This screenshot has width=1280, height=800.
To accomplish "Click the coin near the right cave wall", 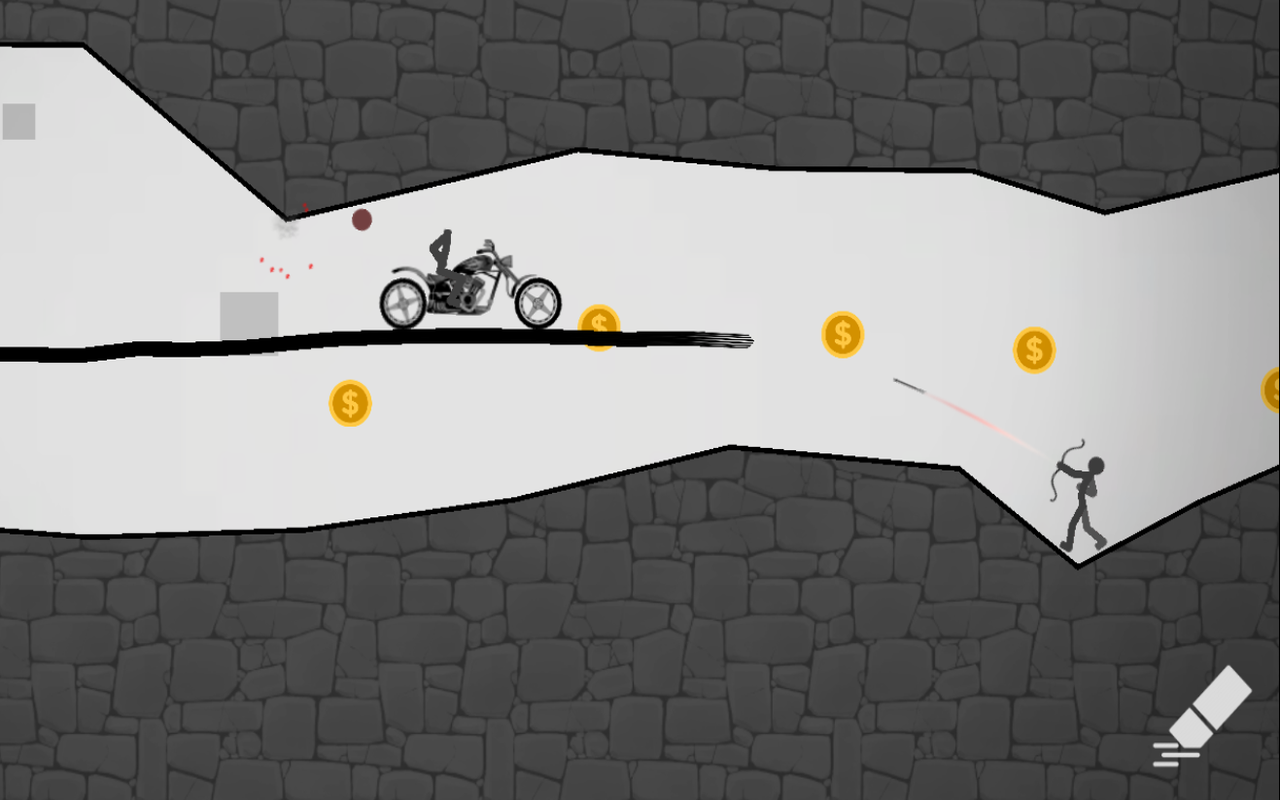I will pos(1034,350).
